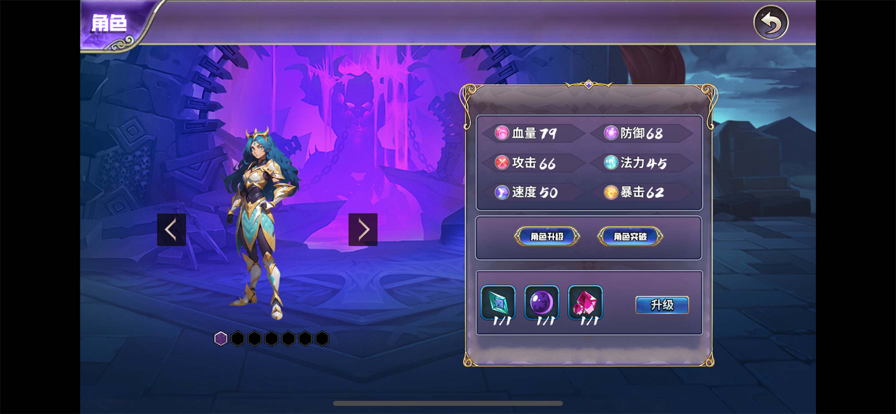The width and height of the screenshot is (896, 414).
Task: Select the pink gem cluster item slot
Action: click(x=586, y=302)
